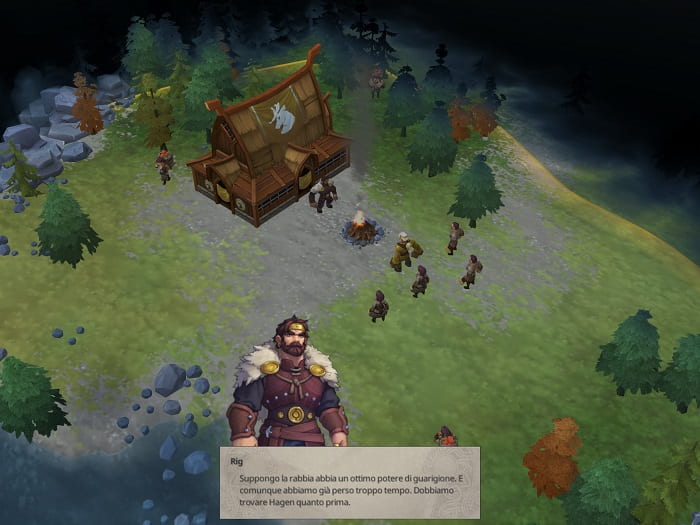Click Rig's dialogue box to continue

[349, 482]
